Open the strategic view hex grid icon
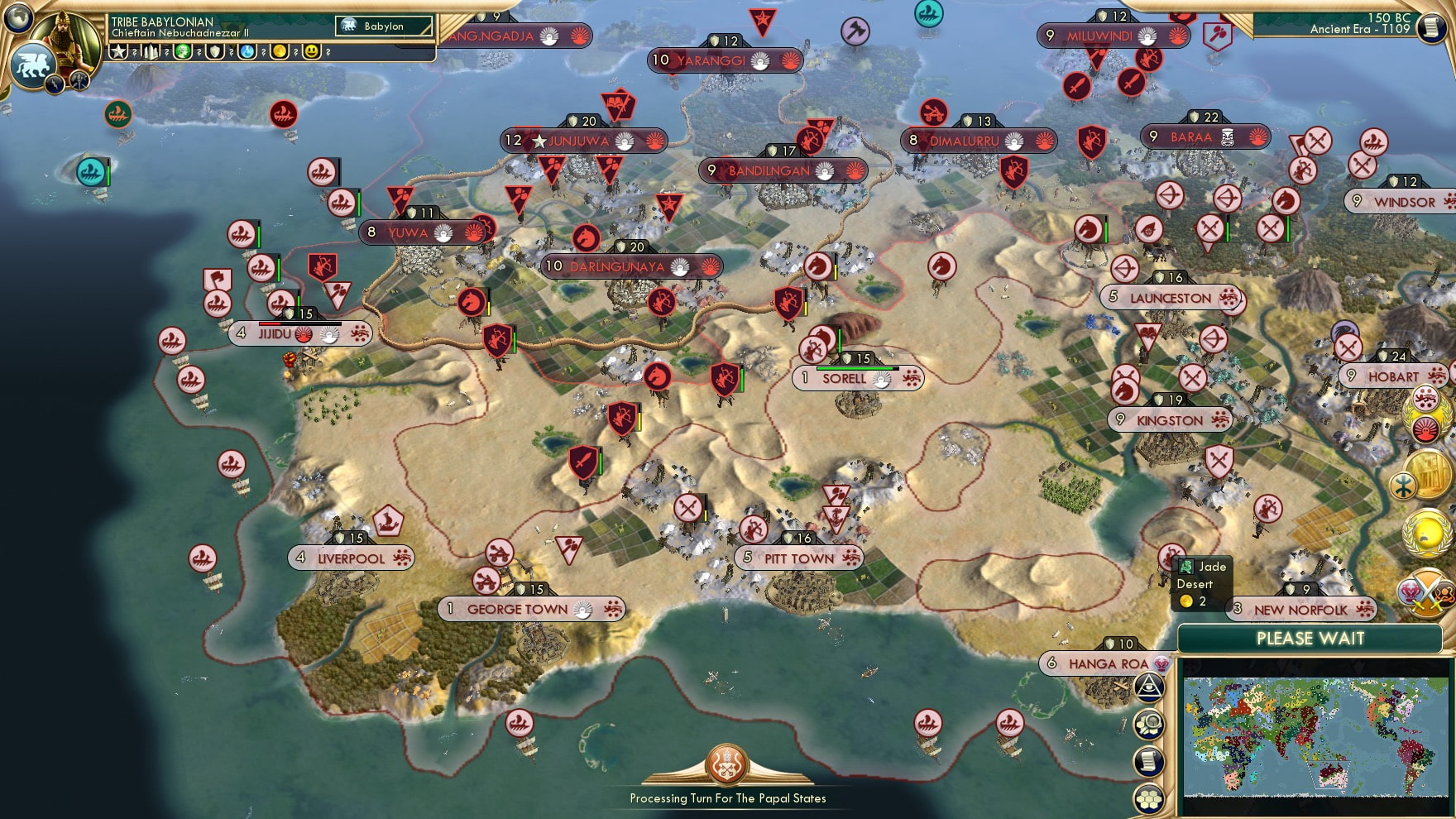The height and width of the screenshot is (819, 1456). point(1150,797)
